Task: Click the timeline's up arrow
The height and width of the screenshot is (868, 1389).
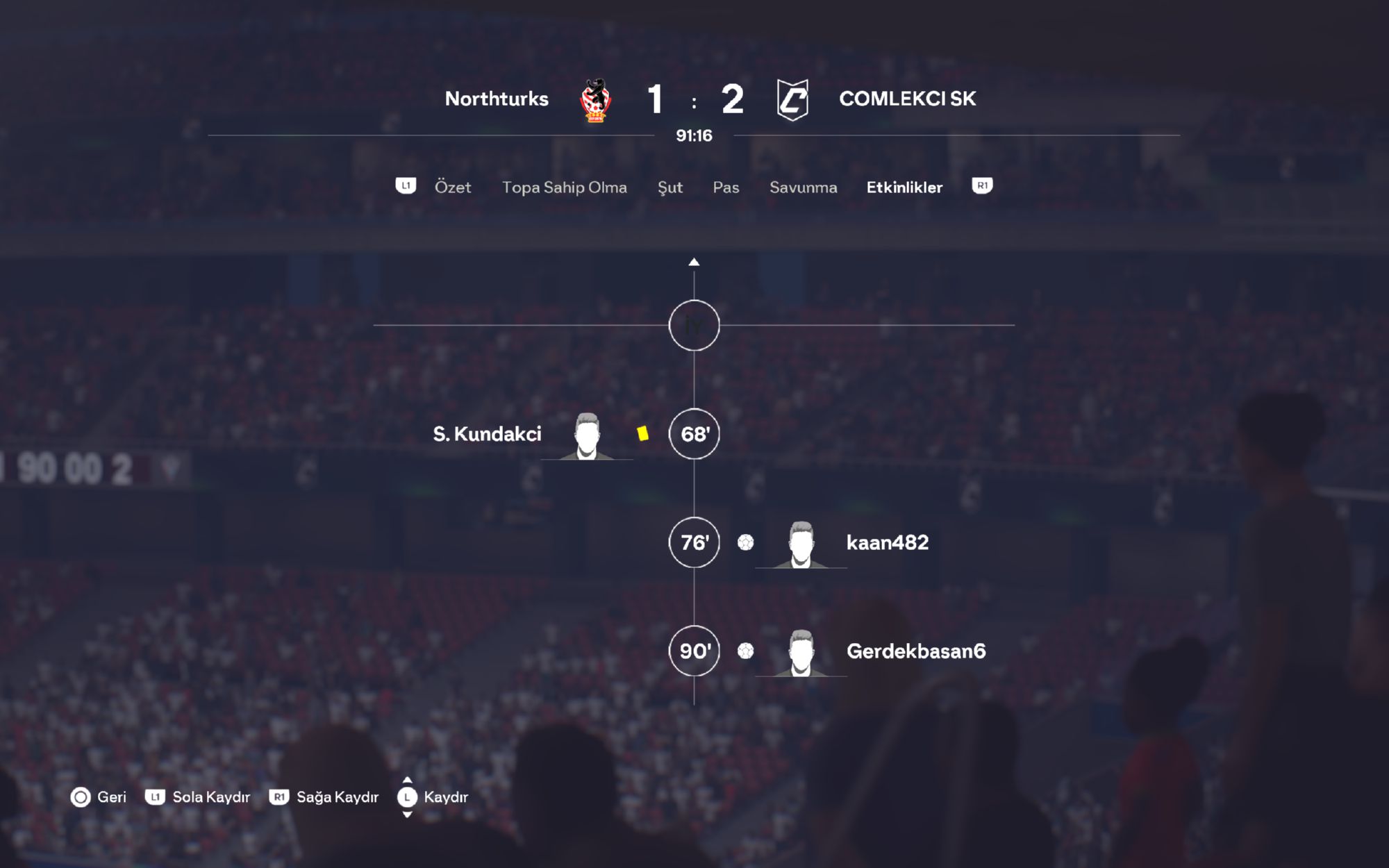Action: 694,262
